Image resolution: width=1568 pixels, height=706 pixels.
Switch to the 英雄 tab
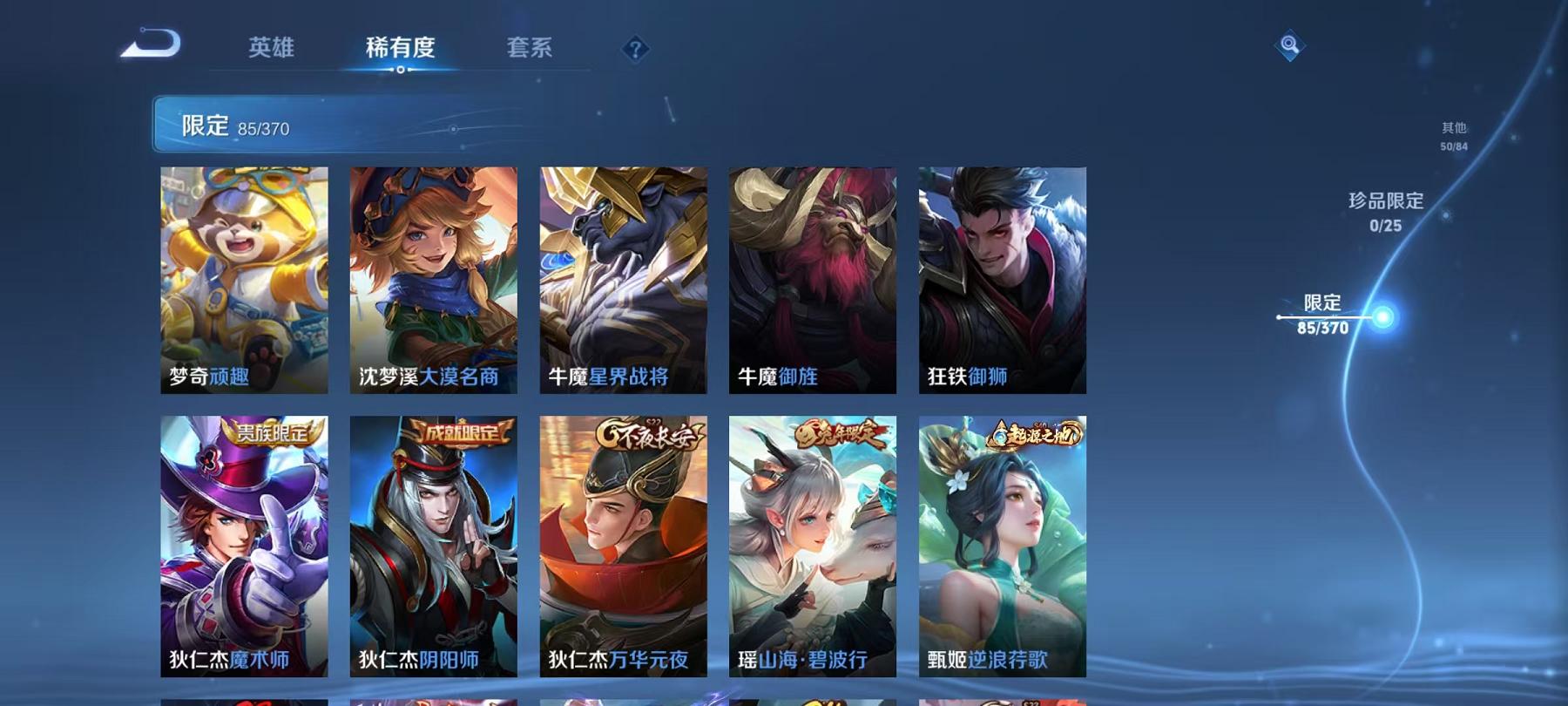coord(270,50)
